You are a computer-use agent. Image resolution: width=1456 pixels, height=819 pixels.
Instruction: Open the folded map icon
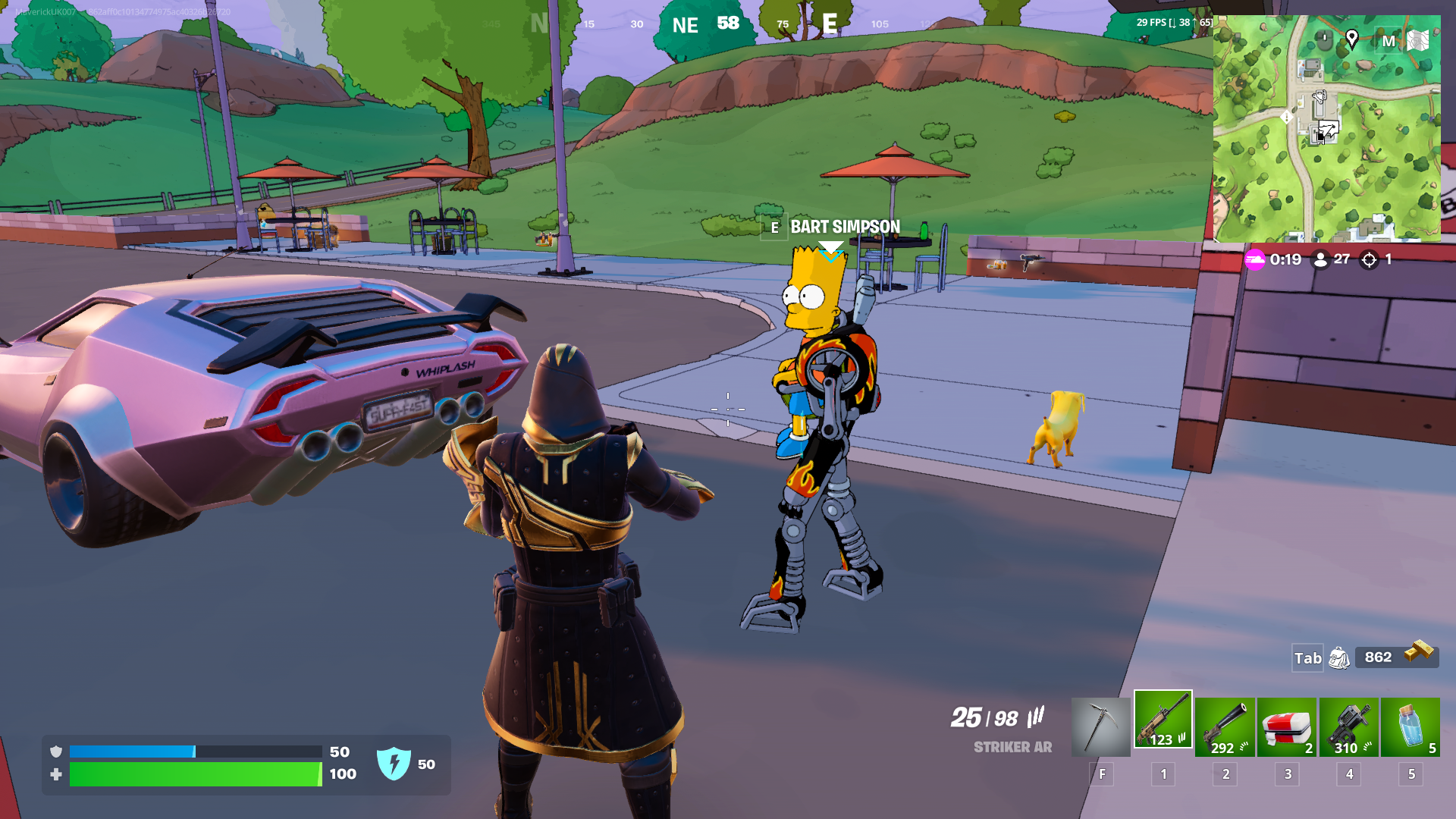[x=1417, y=40]
